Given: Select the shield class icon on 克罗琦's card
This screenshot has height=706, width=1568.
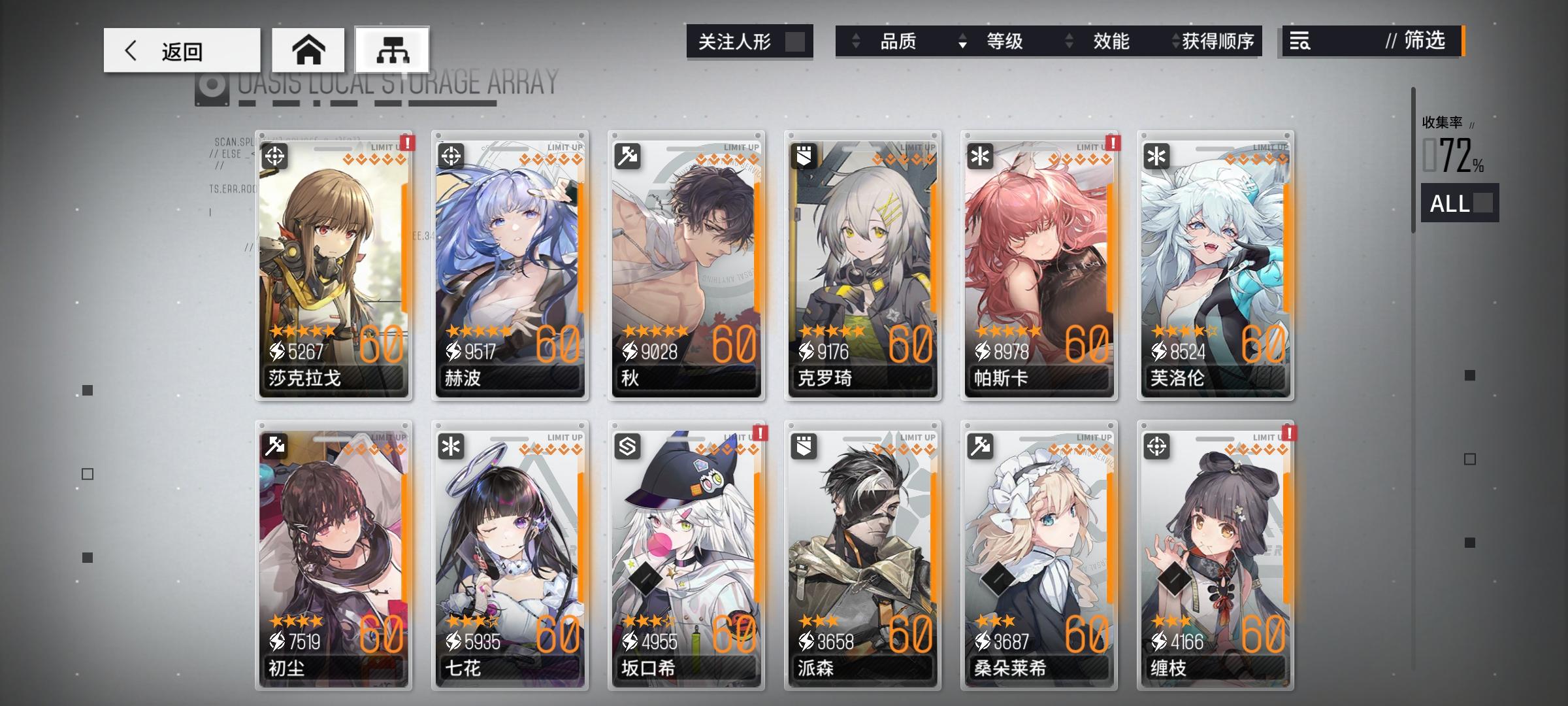Looking at the screenshot, I should click(x=804, y=157).
